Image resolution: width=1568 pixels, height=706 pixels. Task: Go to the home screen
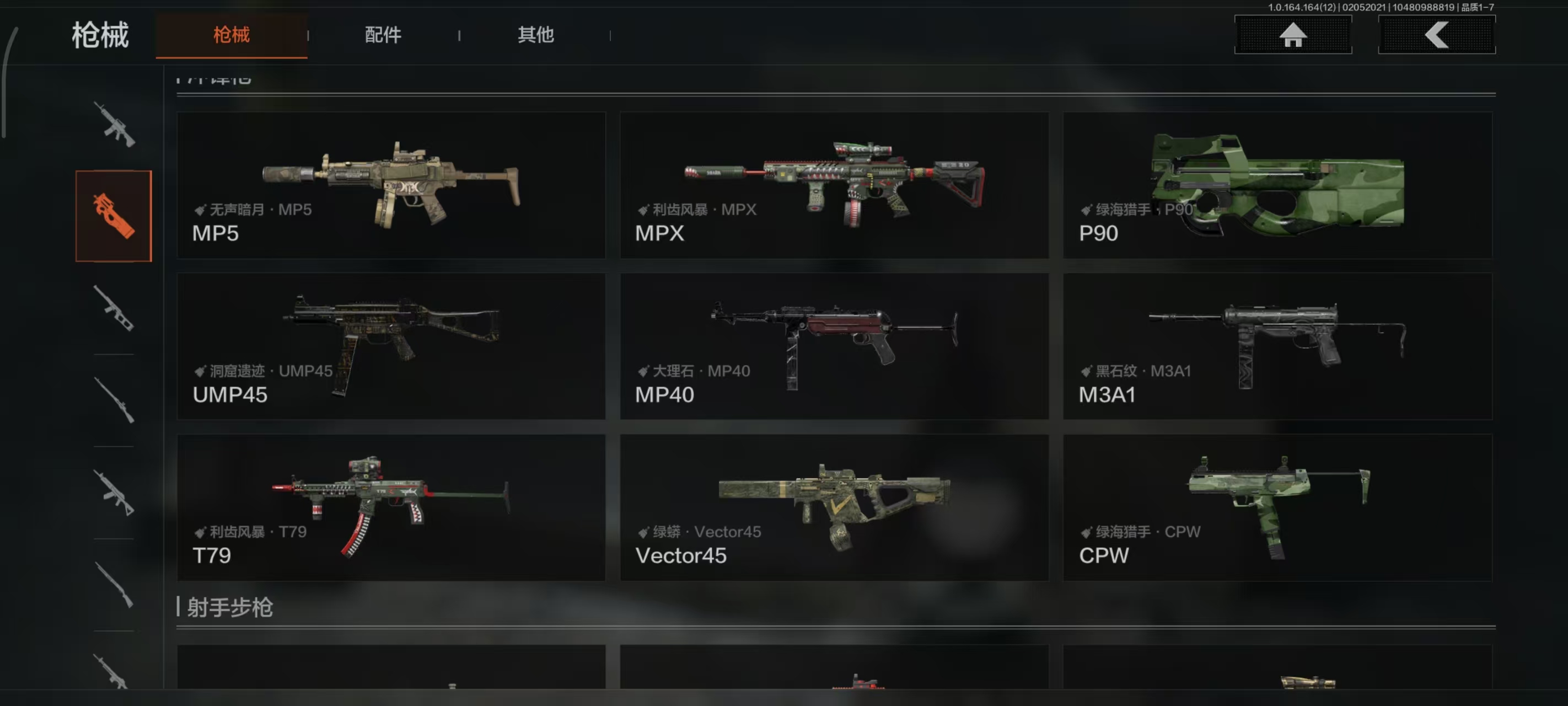click(x=1293, y=35)
